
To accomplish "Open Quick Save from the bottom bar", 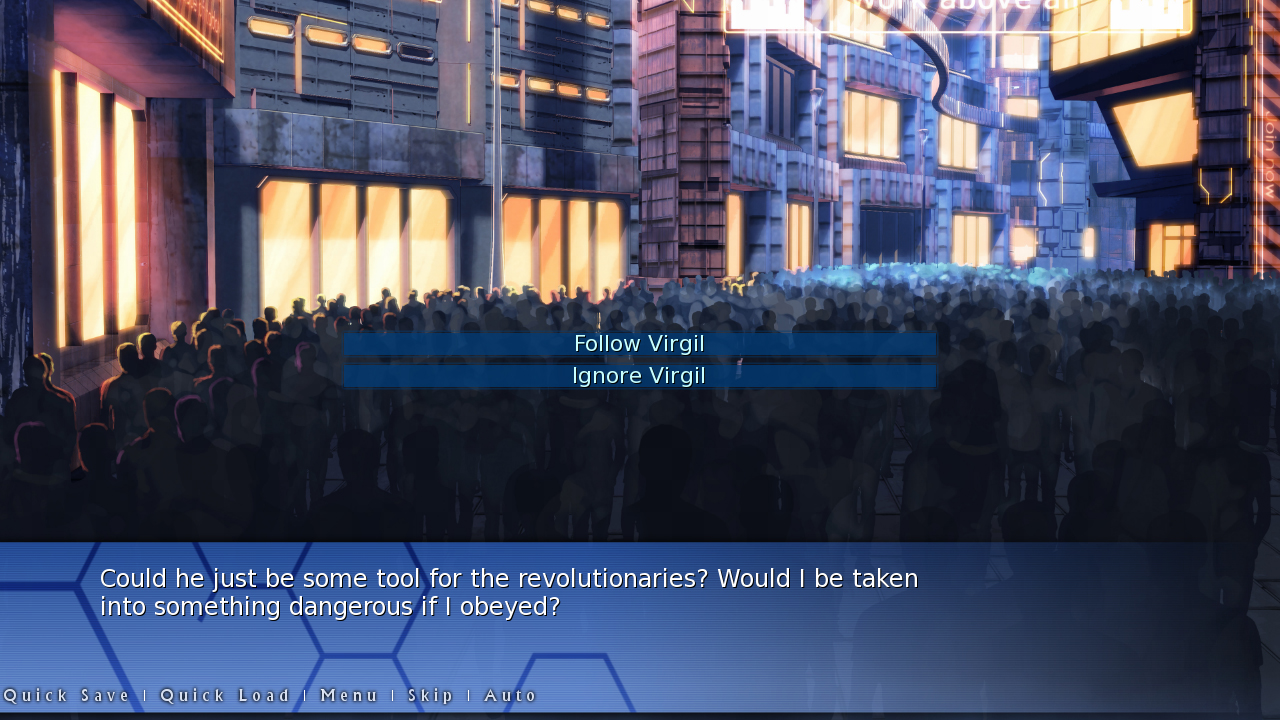I will (68, 695).
